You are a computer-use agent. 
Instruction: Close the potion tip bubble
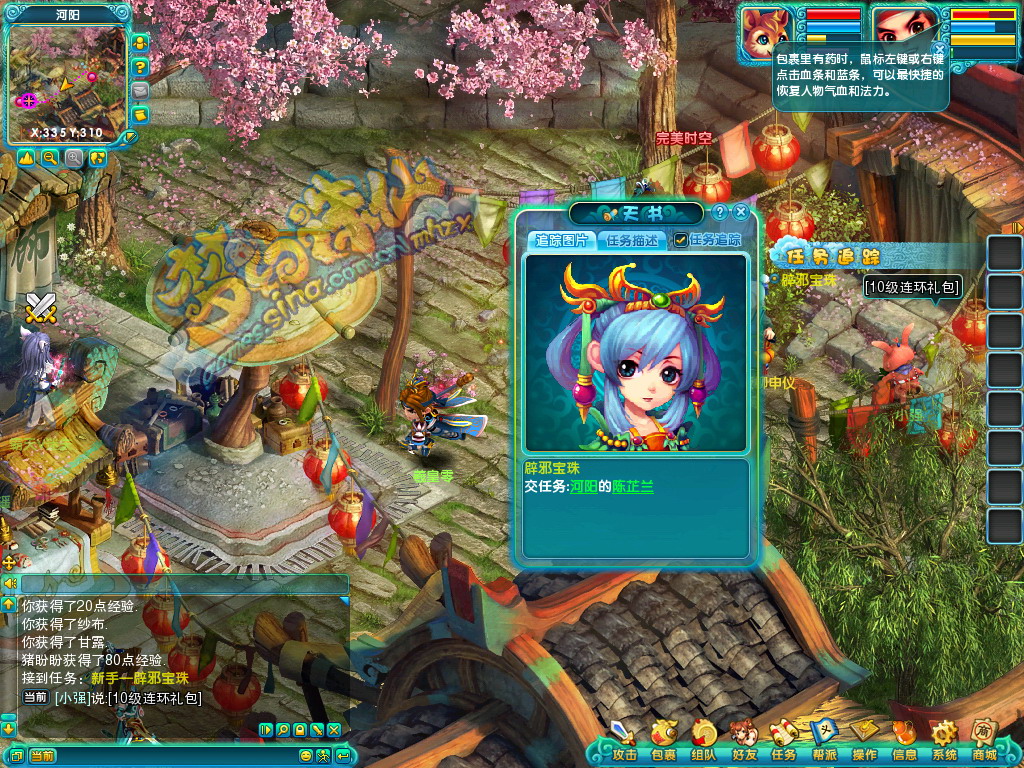(x=939, y=48)
